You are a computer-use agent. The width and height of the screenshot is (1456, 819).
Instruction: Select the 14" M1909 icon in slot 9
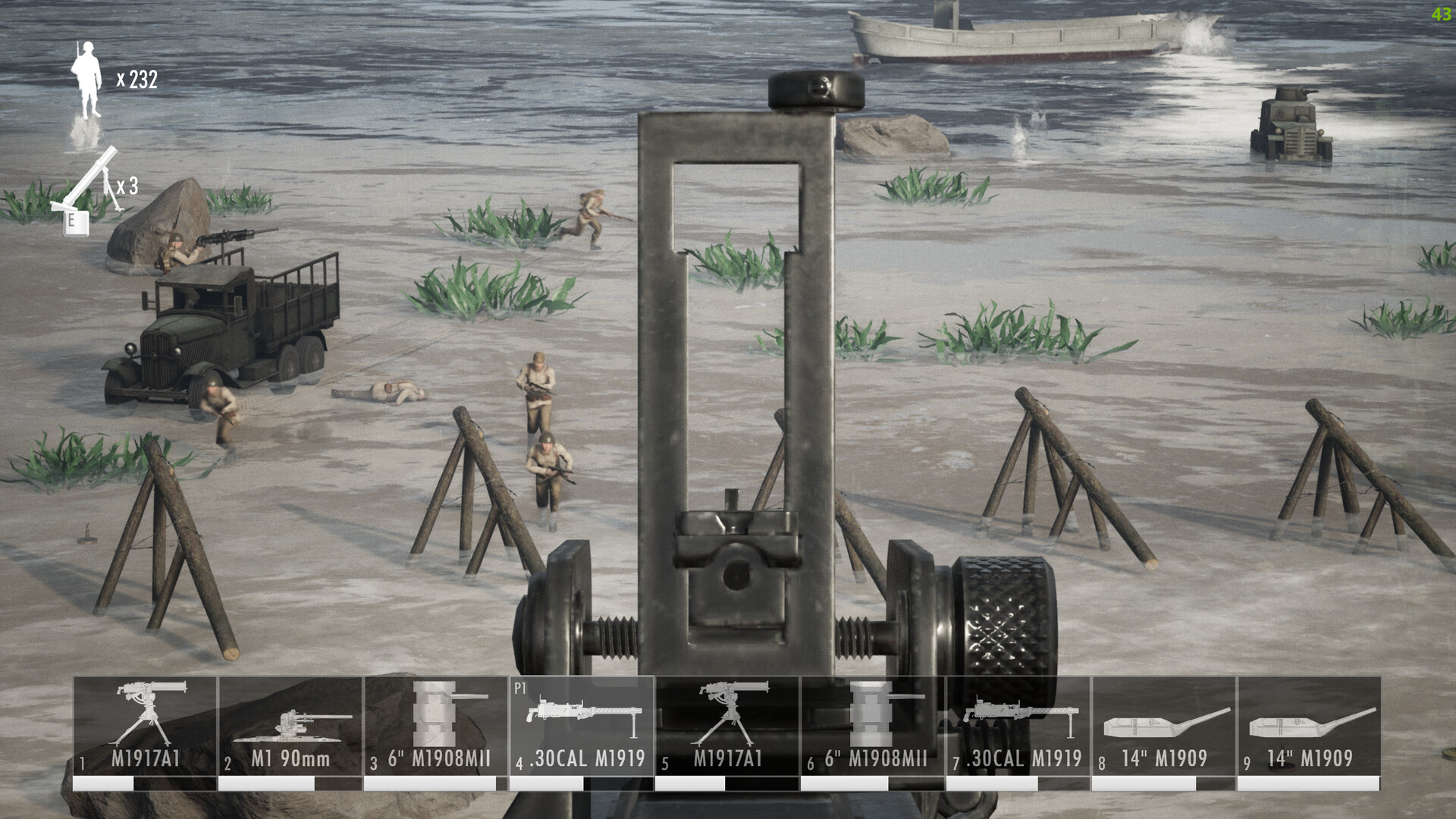point(1312,720)
